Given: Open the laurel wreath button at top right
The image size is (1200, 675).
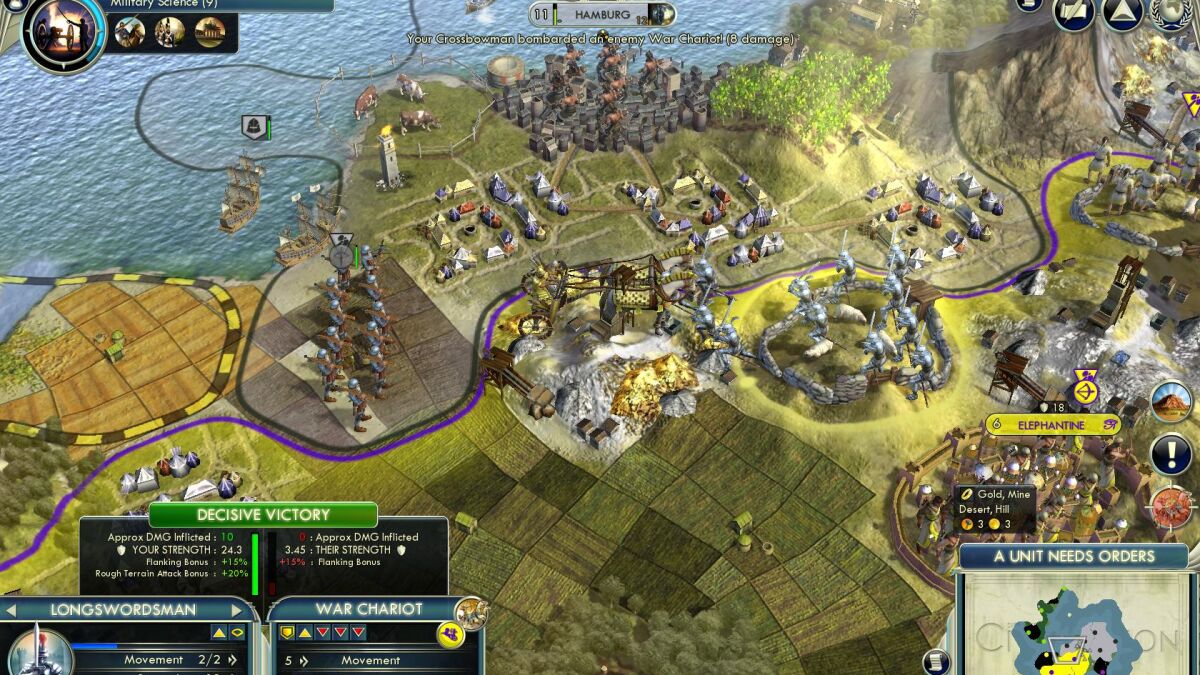Looking at the screenshot, I should (x=1173, y=12).
